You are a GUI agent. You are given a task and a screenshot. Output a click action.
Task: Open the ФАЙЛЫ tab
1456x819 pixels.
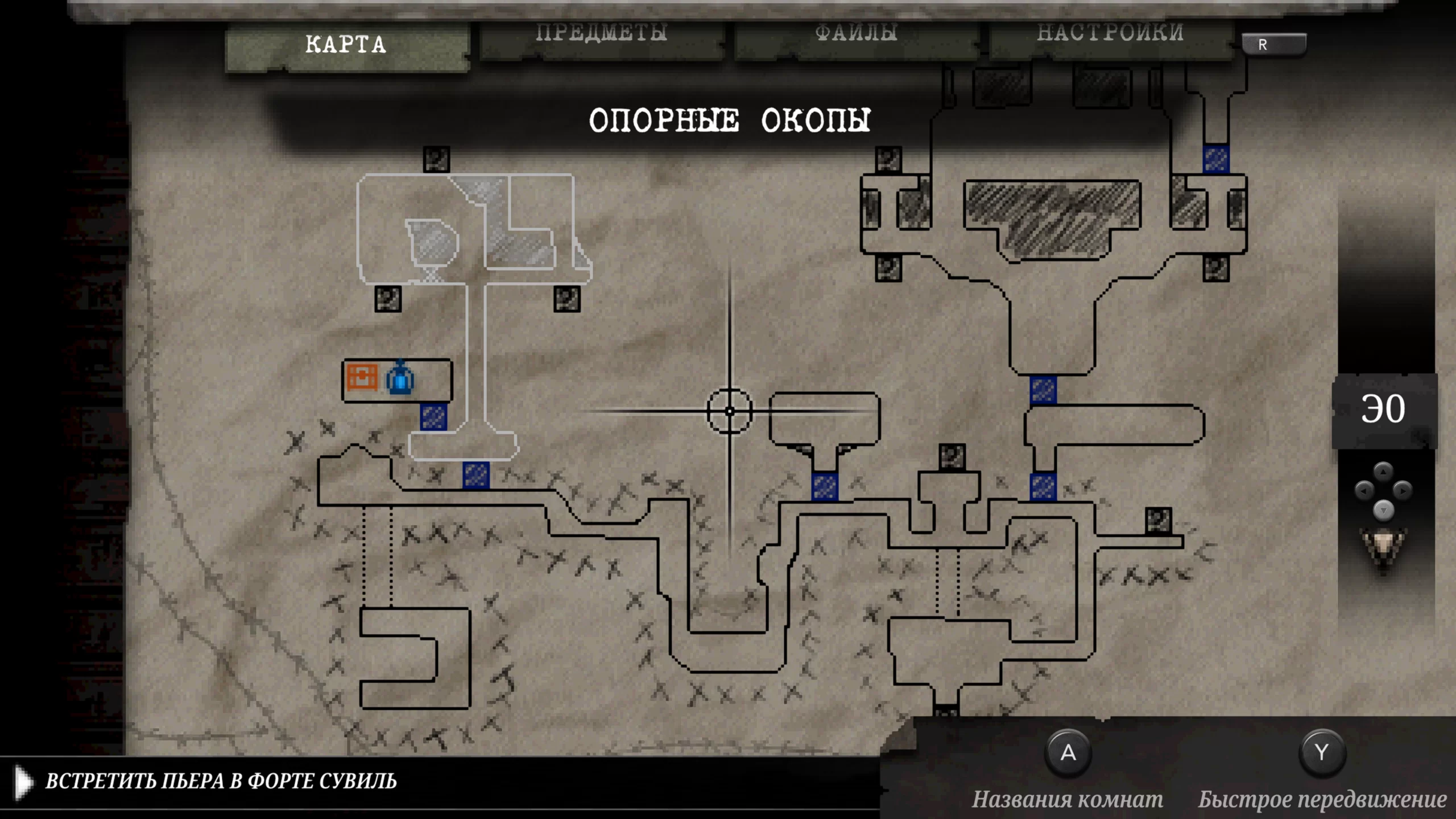[857, 34]
